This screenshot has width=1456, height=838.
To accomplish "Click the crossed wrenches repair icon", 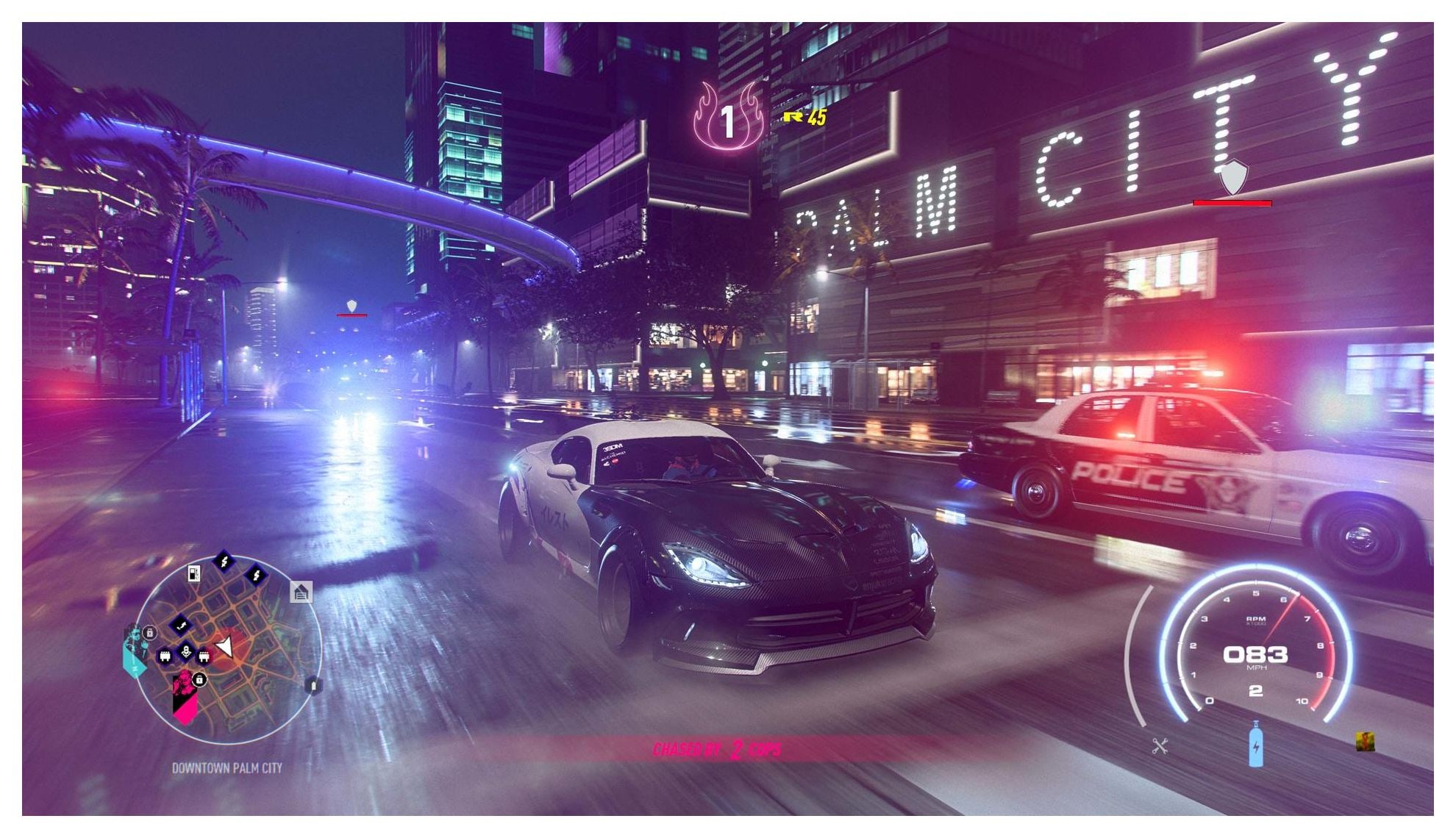I will (1160, 747).
